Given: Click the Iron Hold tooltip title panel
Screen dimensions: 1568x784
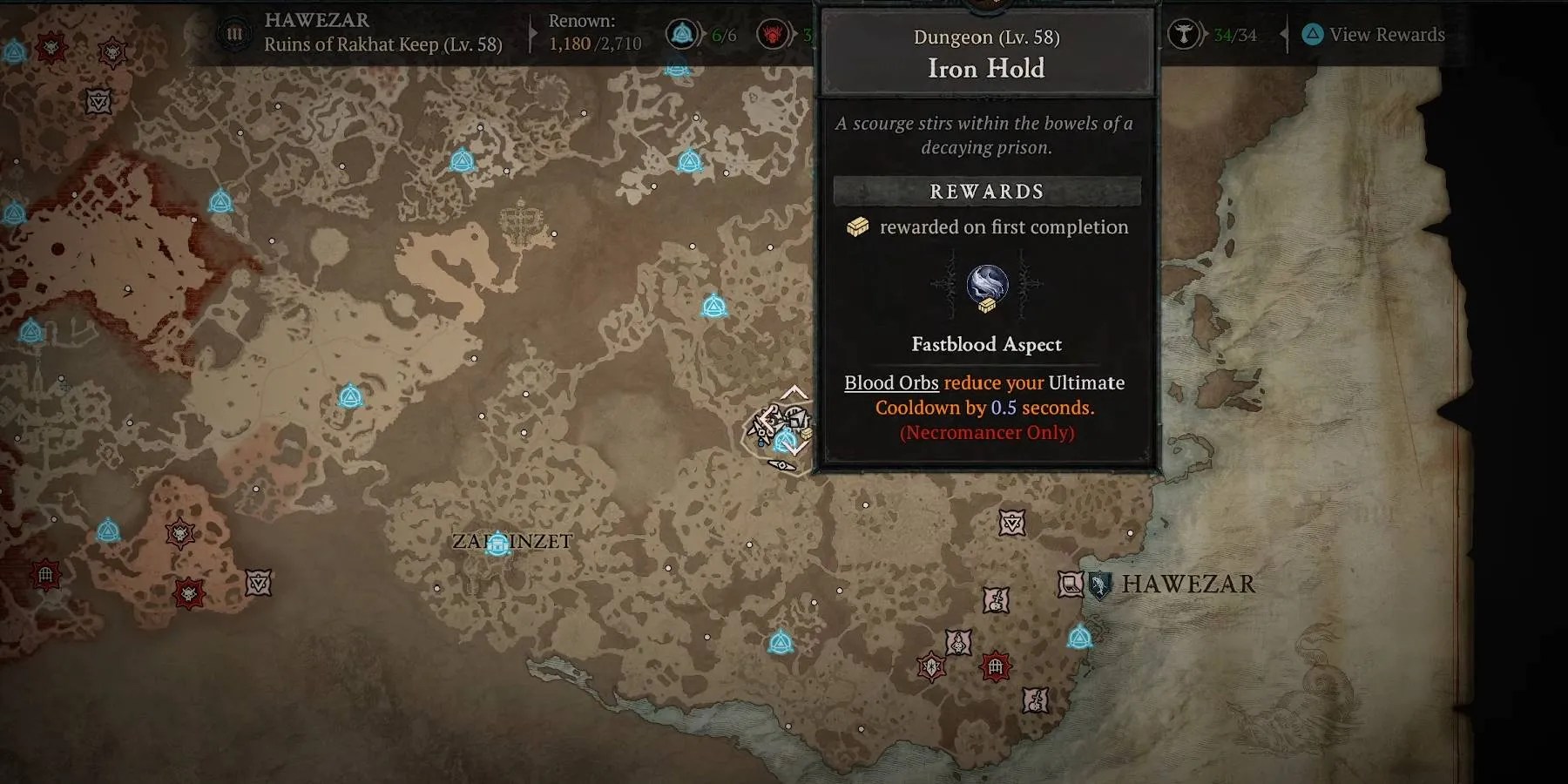Looking at the screenshot, I should [x=985, y=54].
